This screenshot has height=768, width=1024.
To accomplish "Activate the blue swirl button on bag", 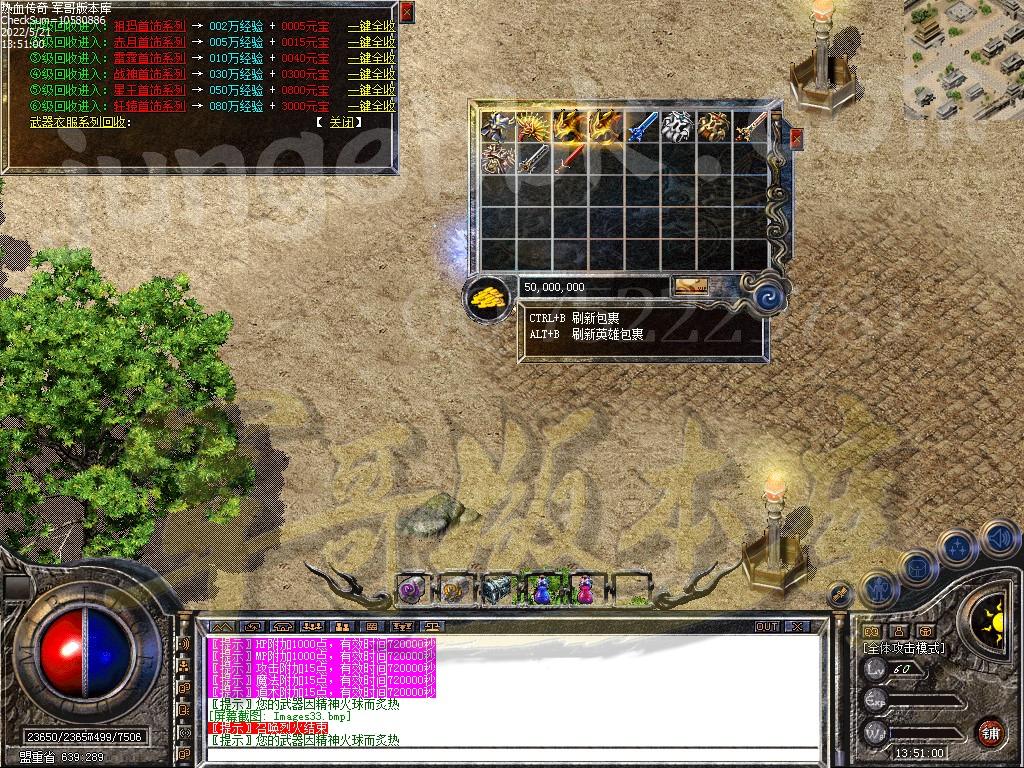I will tap(768, 296).
